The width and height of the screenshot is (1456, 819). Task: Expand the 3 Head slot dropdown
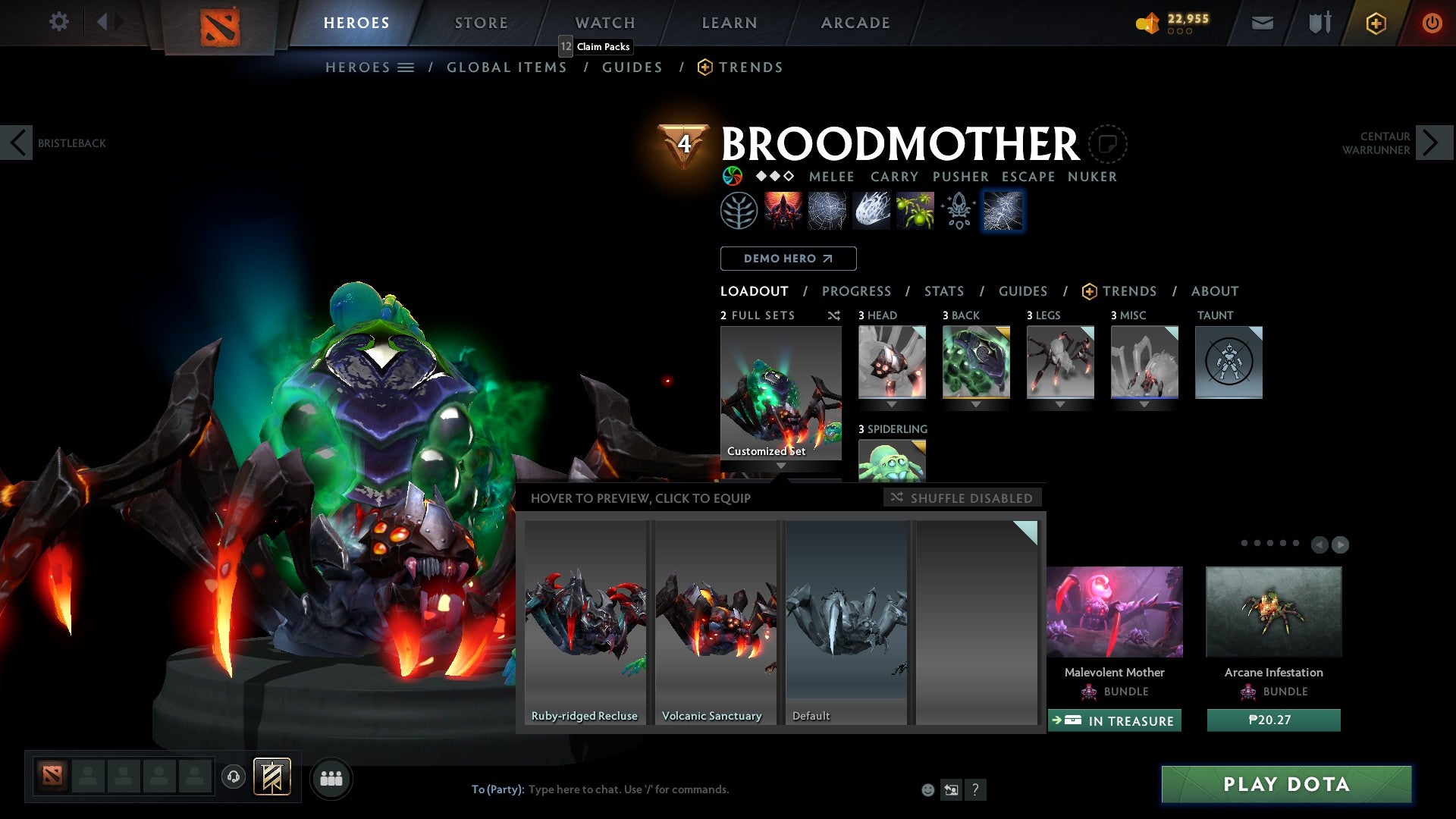(x=892, y=404)
